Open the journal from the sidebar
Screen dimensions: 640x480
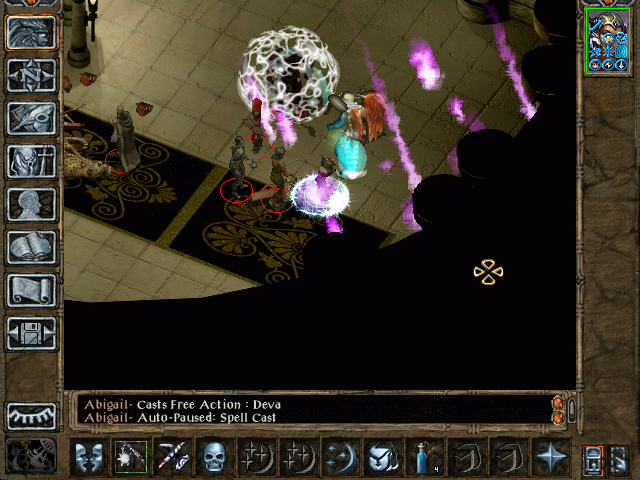tap(32, 118)
